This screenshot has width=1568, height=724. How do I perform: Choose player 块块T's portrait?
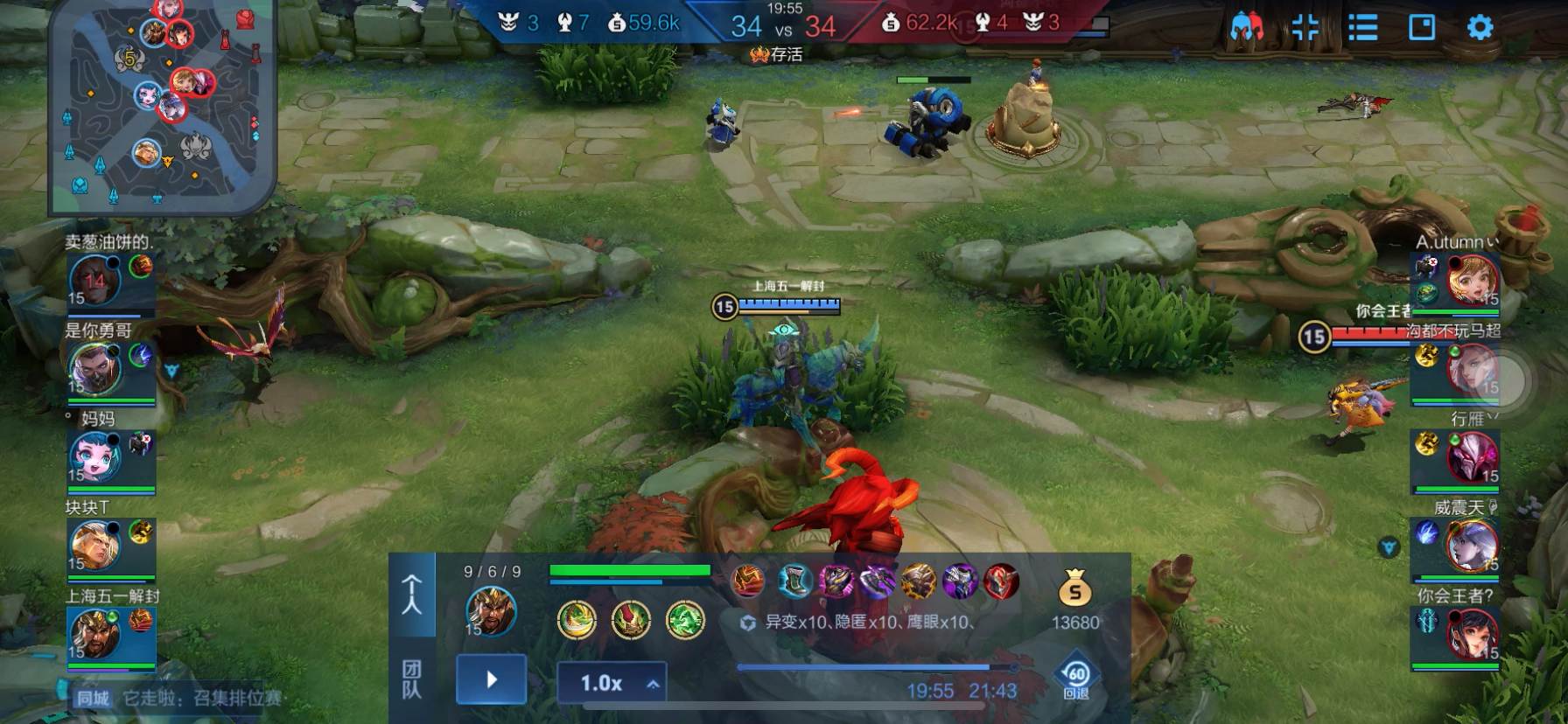pyautogui.click(x=95, y=545)
